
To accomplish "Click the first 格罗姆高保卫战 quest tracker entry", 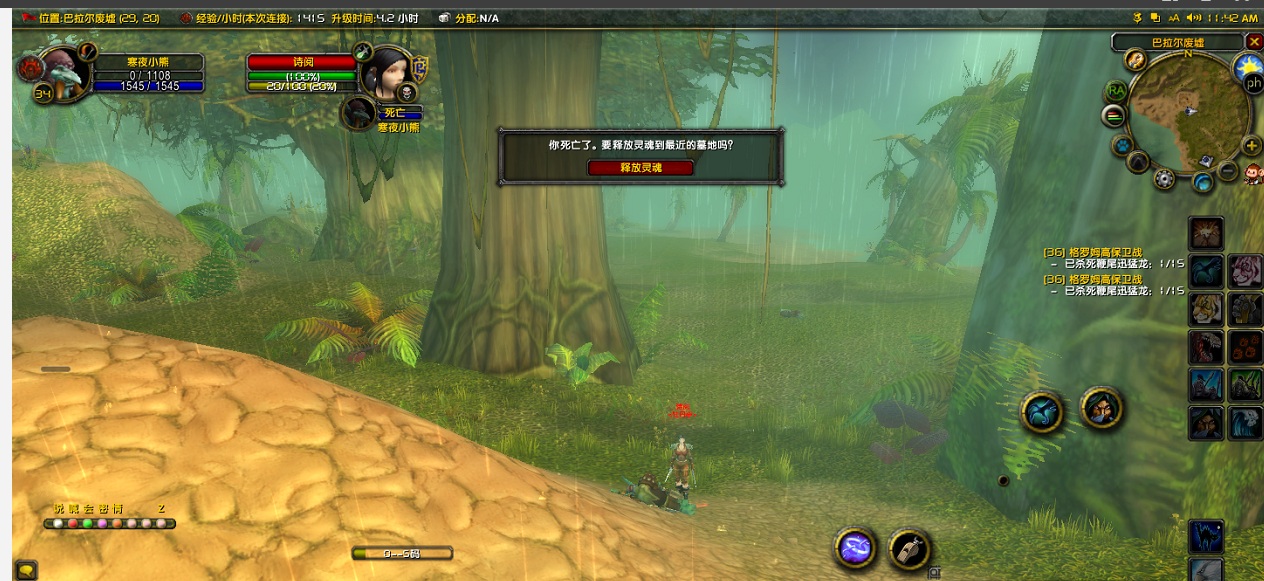I will [1106, 252].
